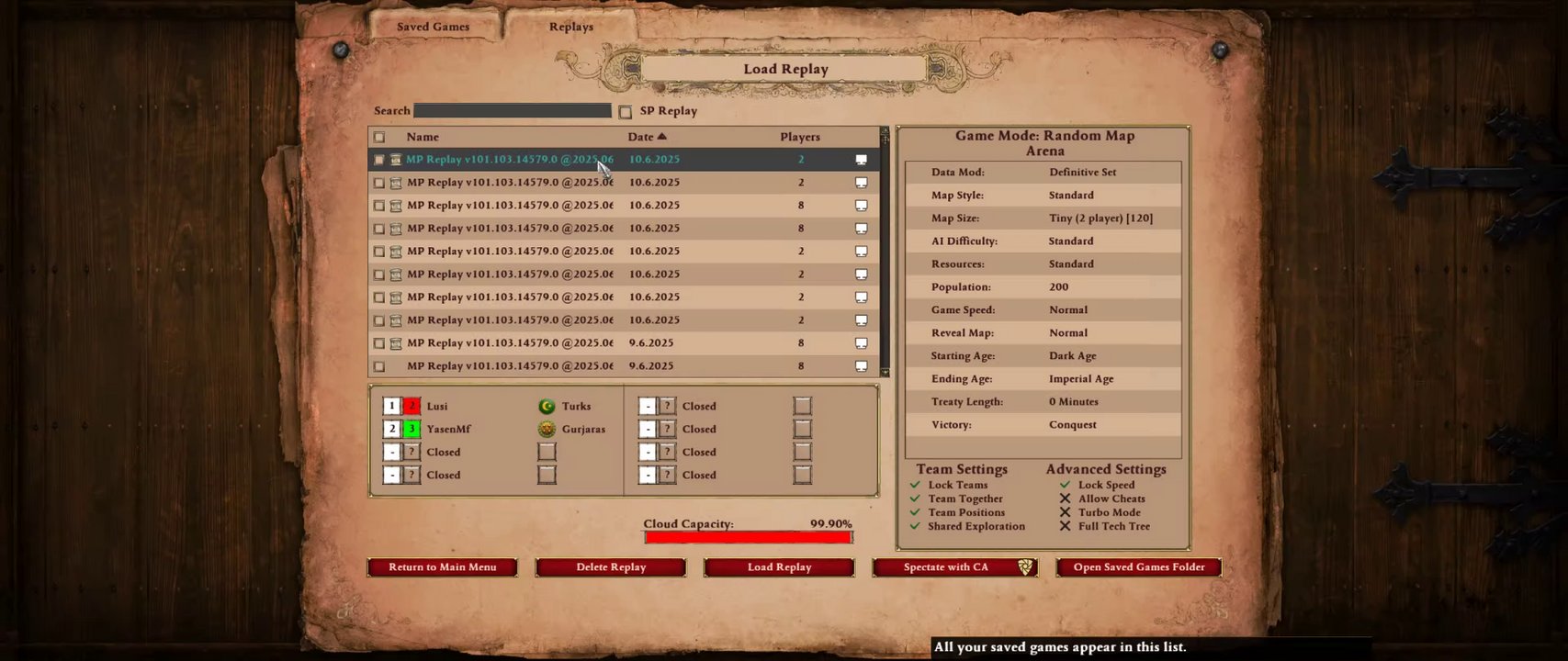The height and width of the screenshot is (661, 1568).
Task: Click the Turks civilization icon
Action: 547,406
